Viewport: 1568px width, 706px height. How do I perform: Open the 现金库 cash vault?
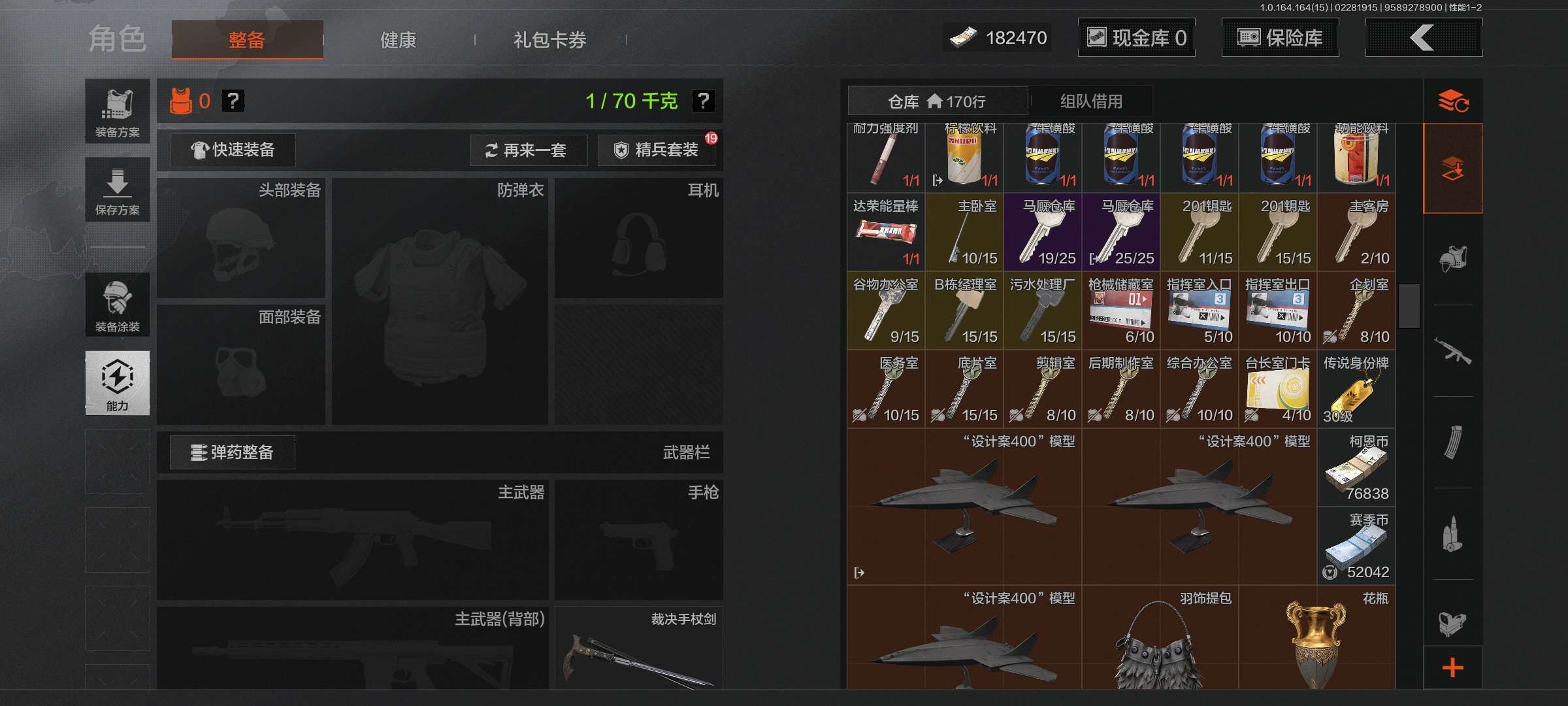point(1135,37)
